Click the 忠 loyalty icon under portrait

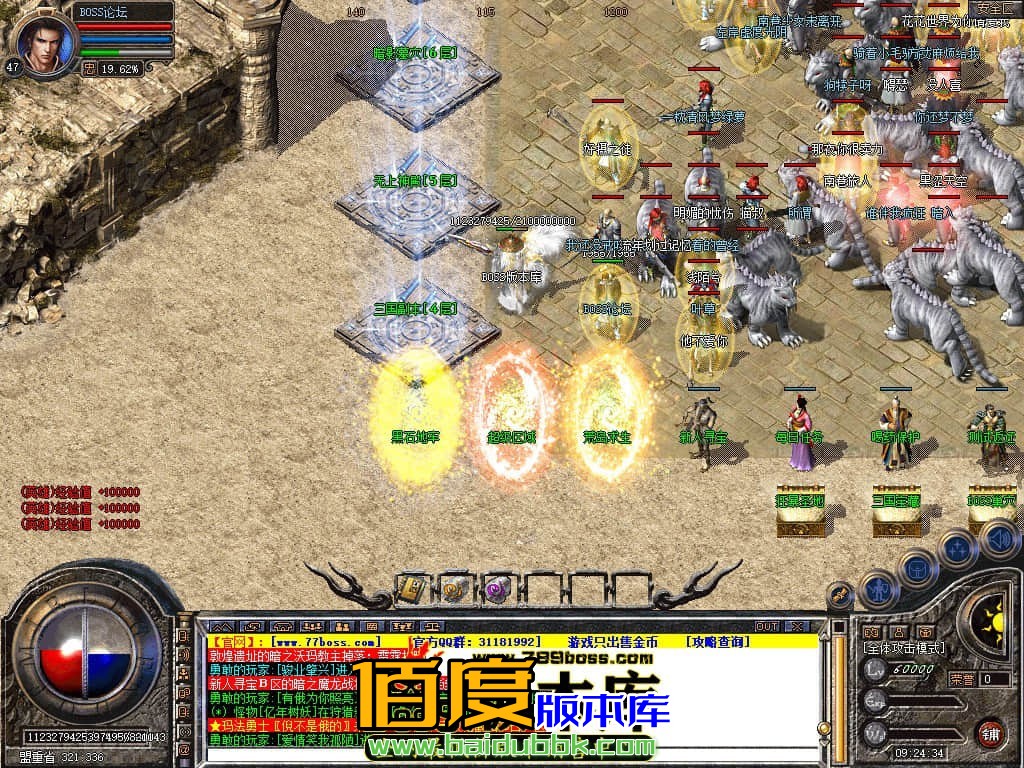click(88, 69)
